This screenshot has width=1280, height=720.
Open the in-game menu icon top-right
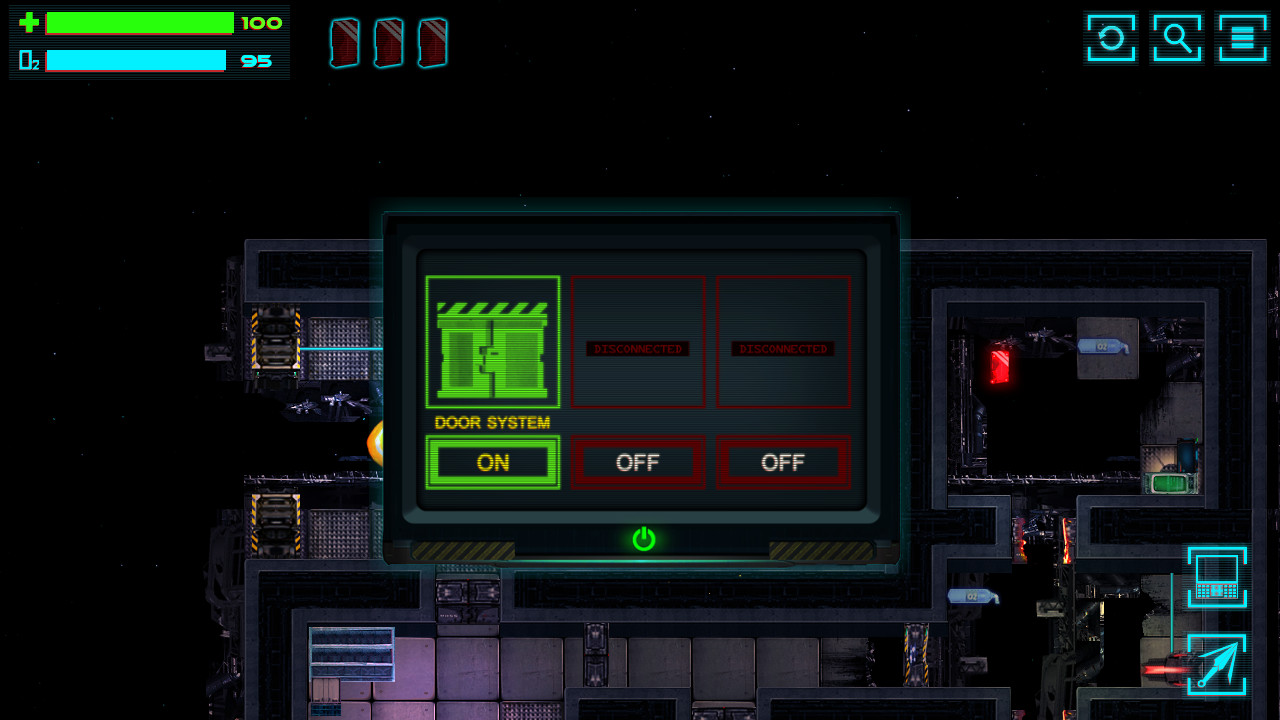[x=1243, y=38]
